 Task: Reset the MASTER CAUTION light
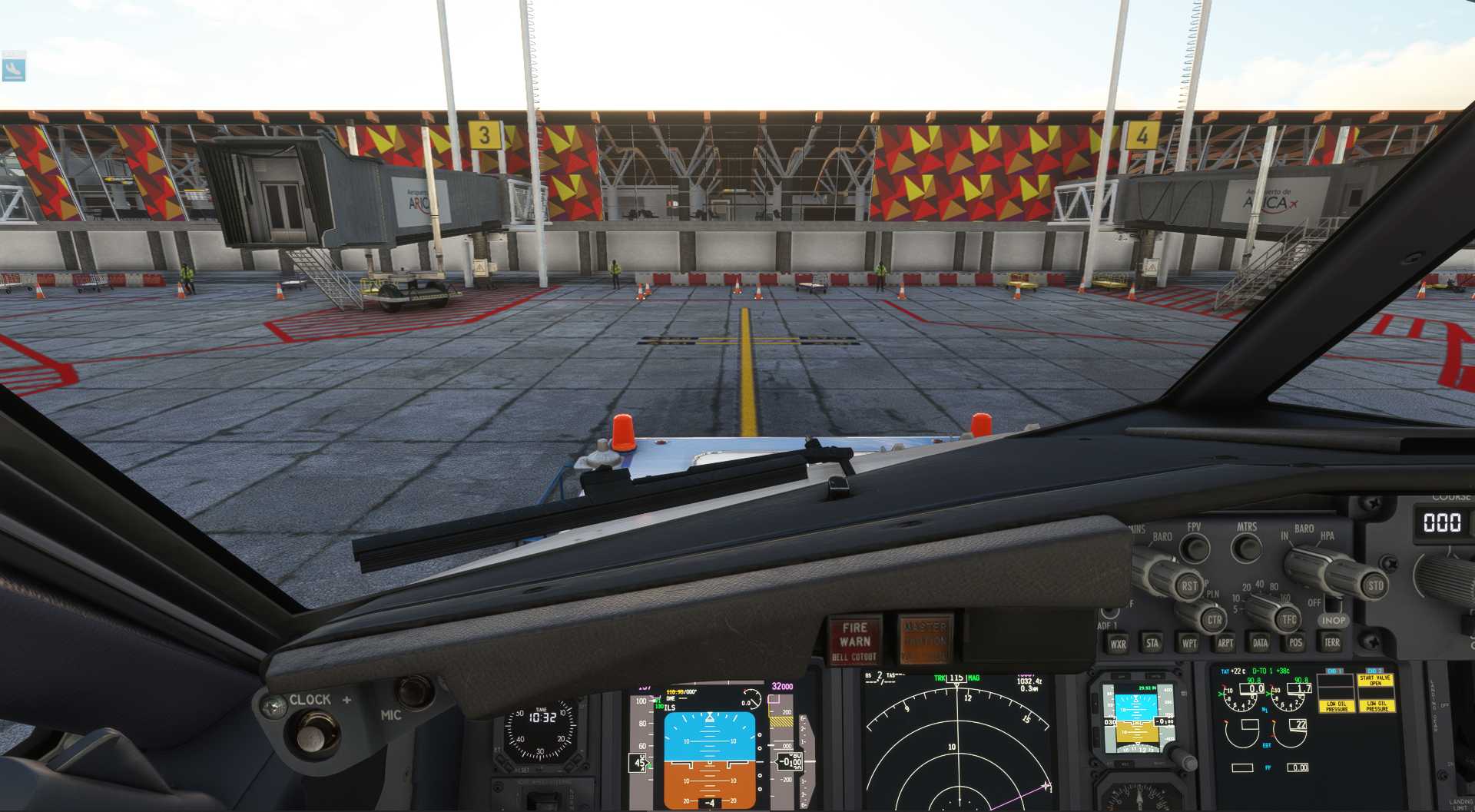[925, 639]
